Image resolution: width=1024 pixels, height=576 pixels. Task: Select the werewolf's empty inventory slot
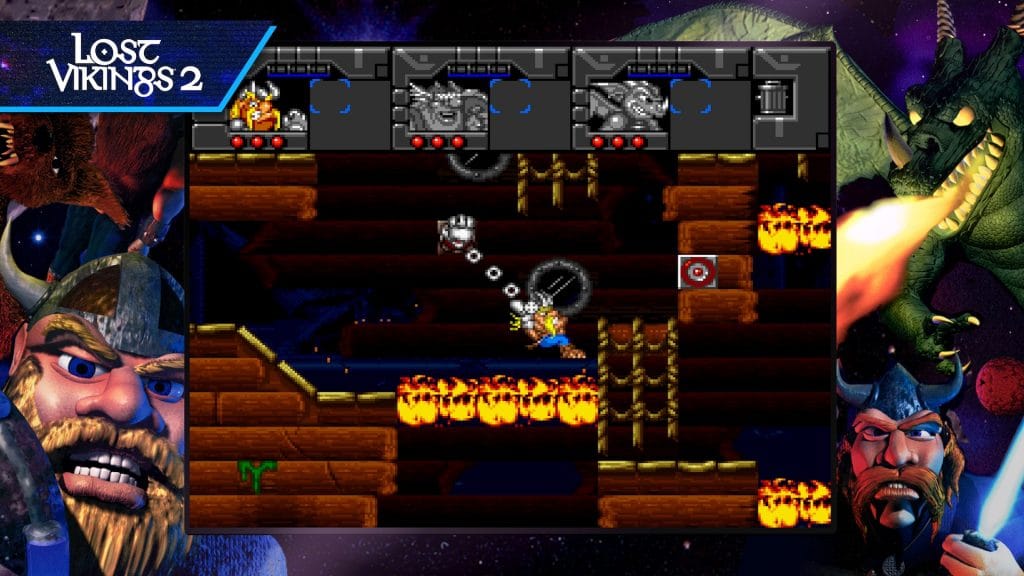pyautogui.click(x=510, y=98)
